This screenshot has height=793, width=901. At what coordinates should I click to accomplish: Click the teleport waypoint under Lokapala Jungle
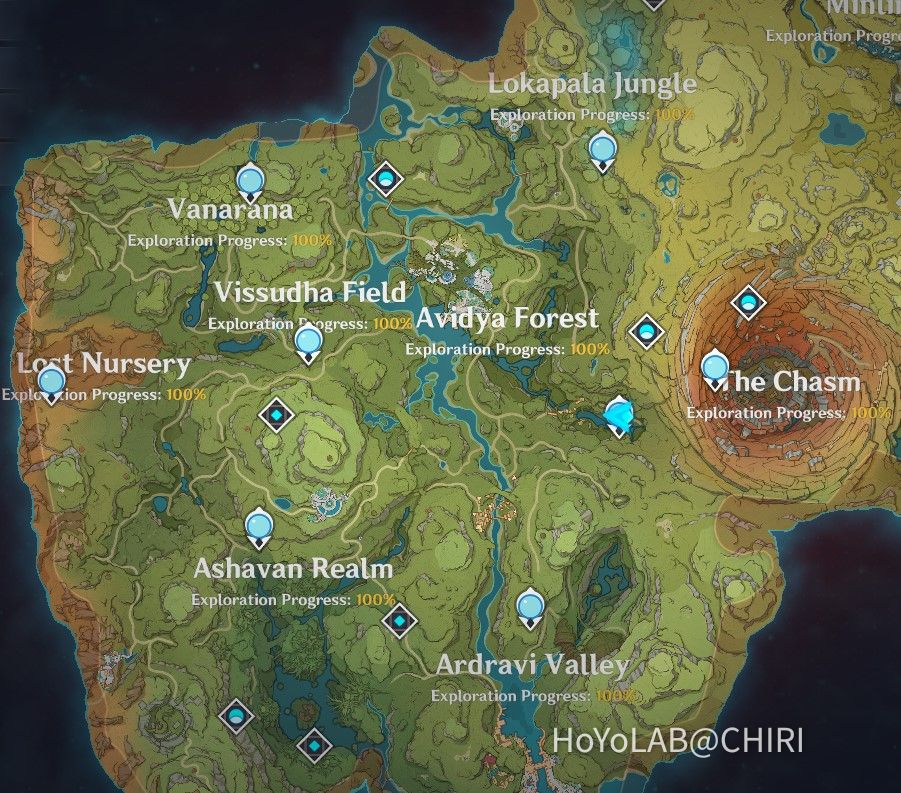click(601, 152)
